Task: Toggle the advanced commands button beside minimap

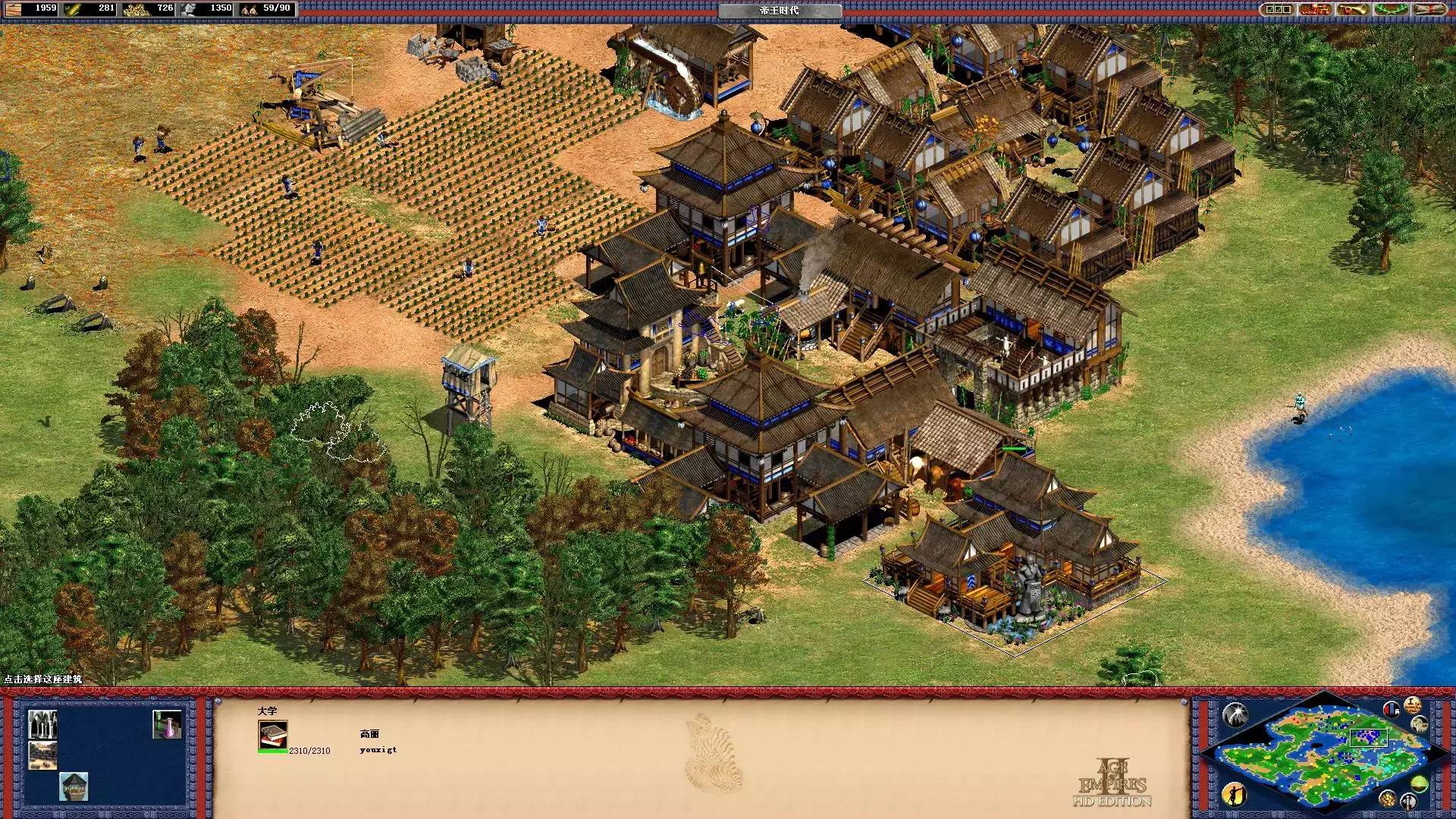Action: click(x=1412, y=704)
